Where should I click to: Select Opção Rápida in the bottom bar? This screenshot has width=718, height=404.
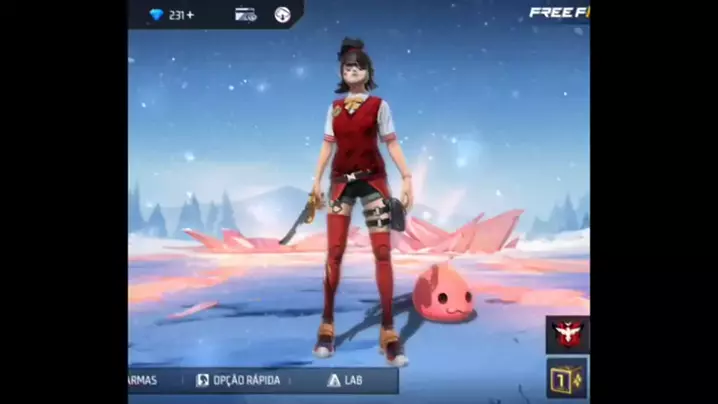239,381
